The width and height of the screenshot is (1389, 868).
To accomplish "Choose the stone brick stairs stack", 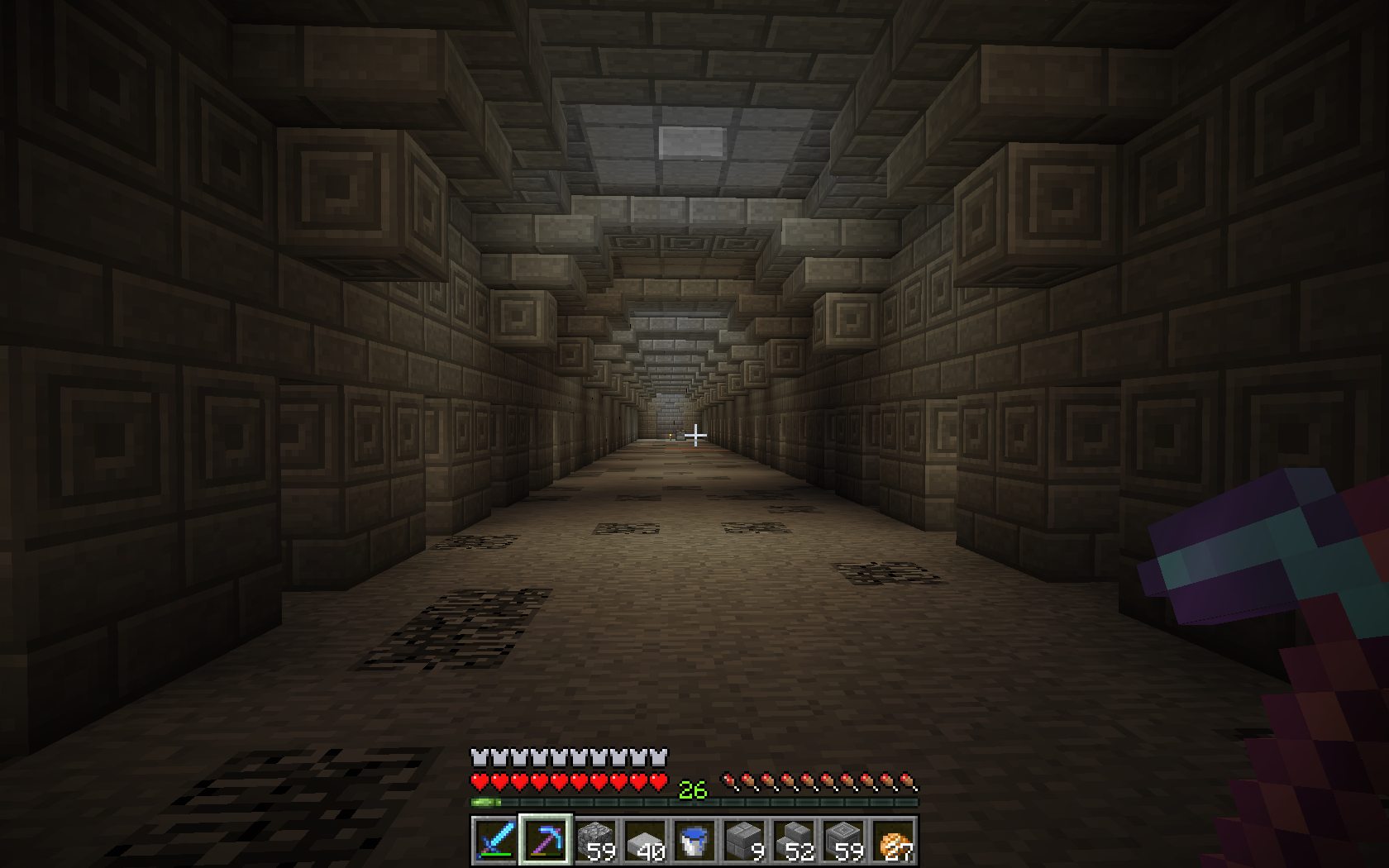I will click(793, 840).
